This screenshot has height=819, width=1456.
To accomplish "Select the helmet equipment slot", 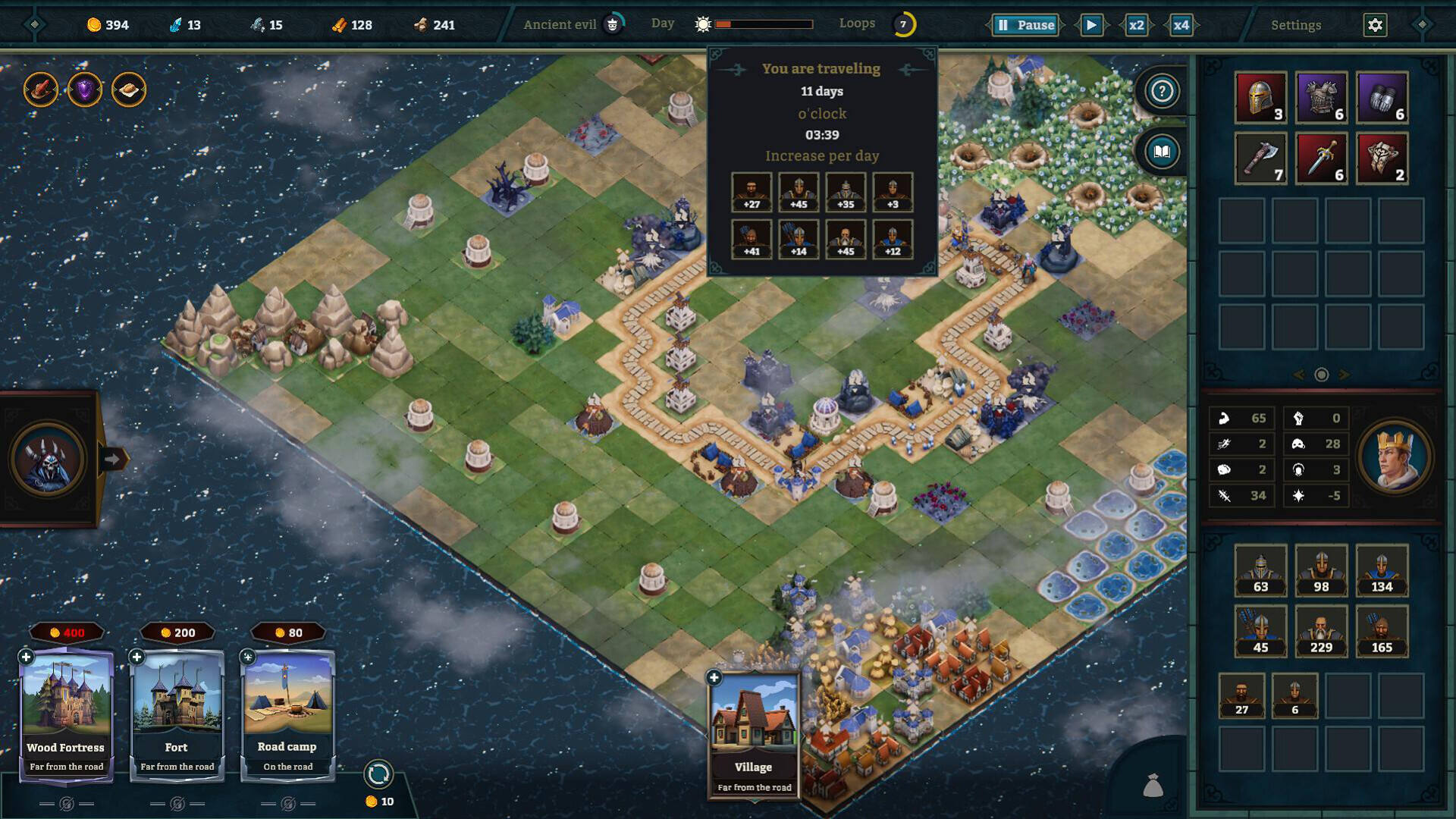I will click(x=1260, y=98).
